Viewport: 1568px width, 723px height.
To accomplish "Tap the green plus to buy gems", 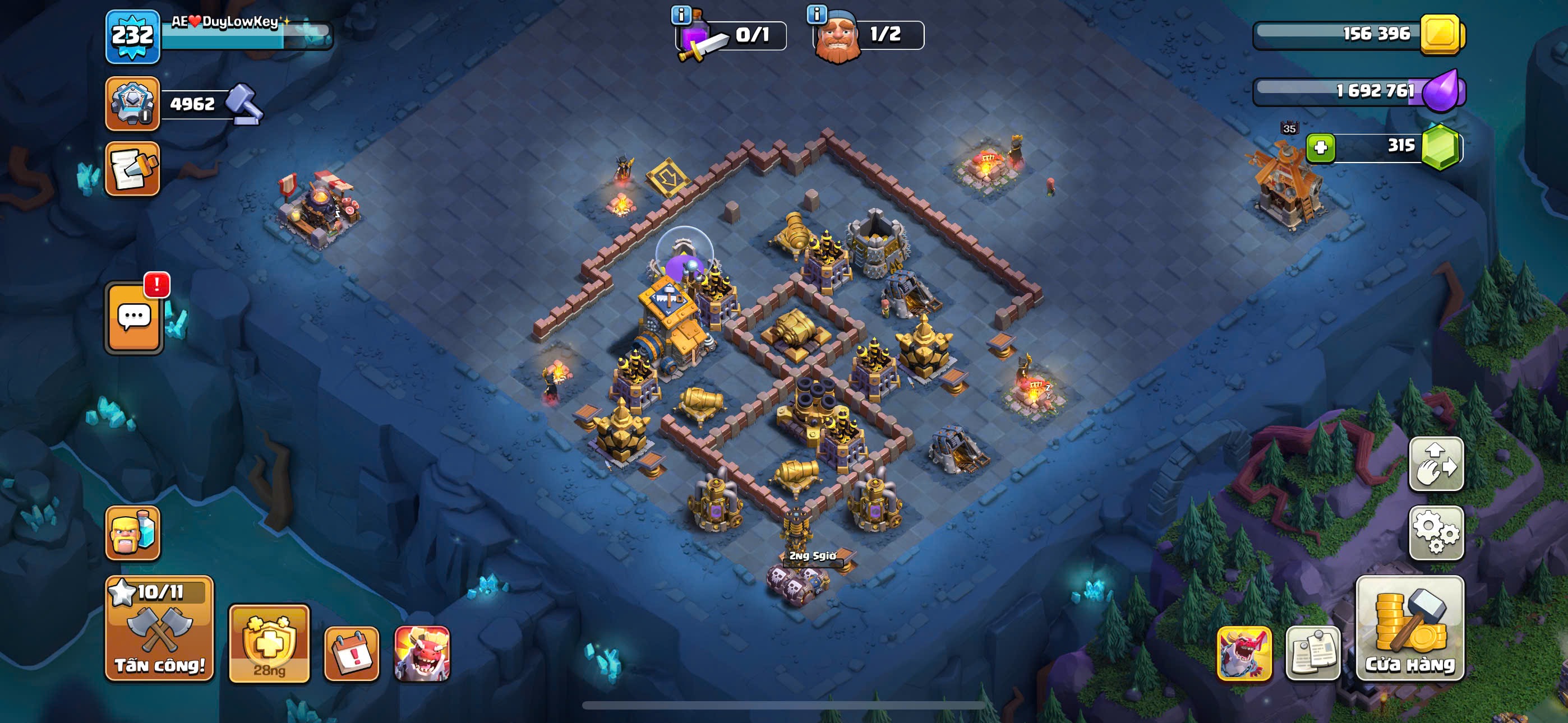I will click(x=1320, y=147).
